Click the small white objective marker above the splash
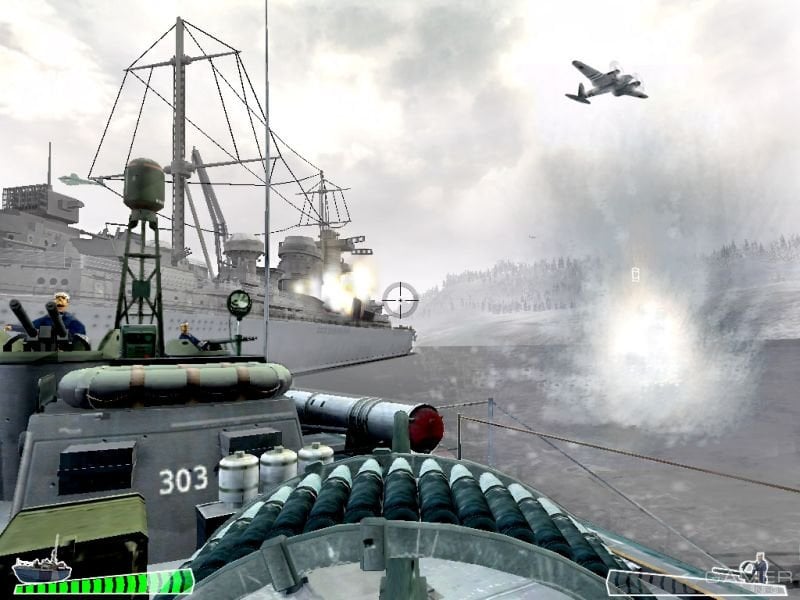Viewport: 800px width, 600px height. click(x=636, y=275)
